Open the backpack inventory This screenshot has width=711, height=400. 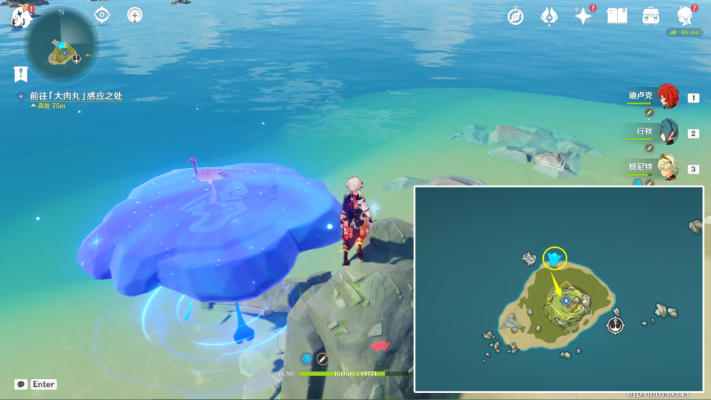(651, 16)
